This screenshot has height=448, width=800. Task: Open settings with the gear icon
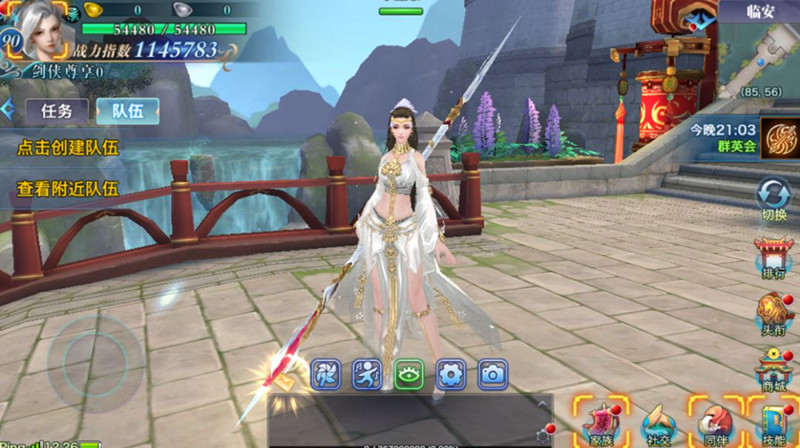(451, 374)
